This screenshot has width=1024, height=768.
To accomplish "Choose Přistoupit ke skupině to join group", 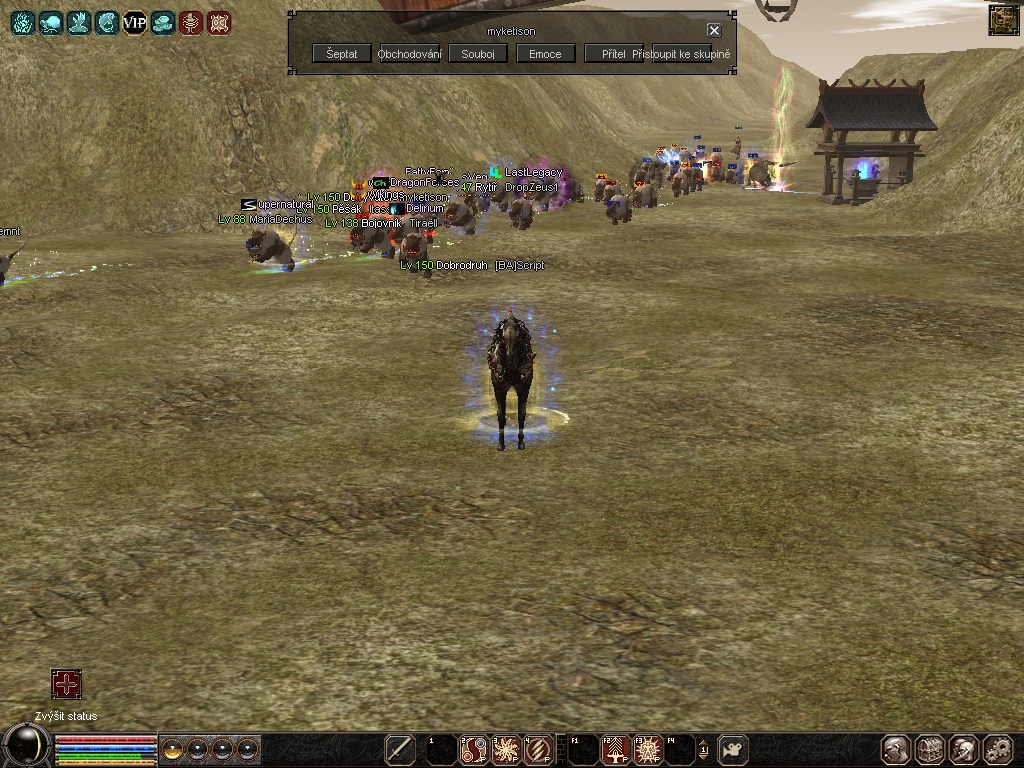I will [682, 54].
